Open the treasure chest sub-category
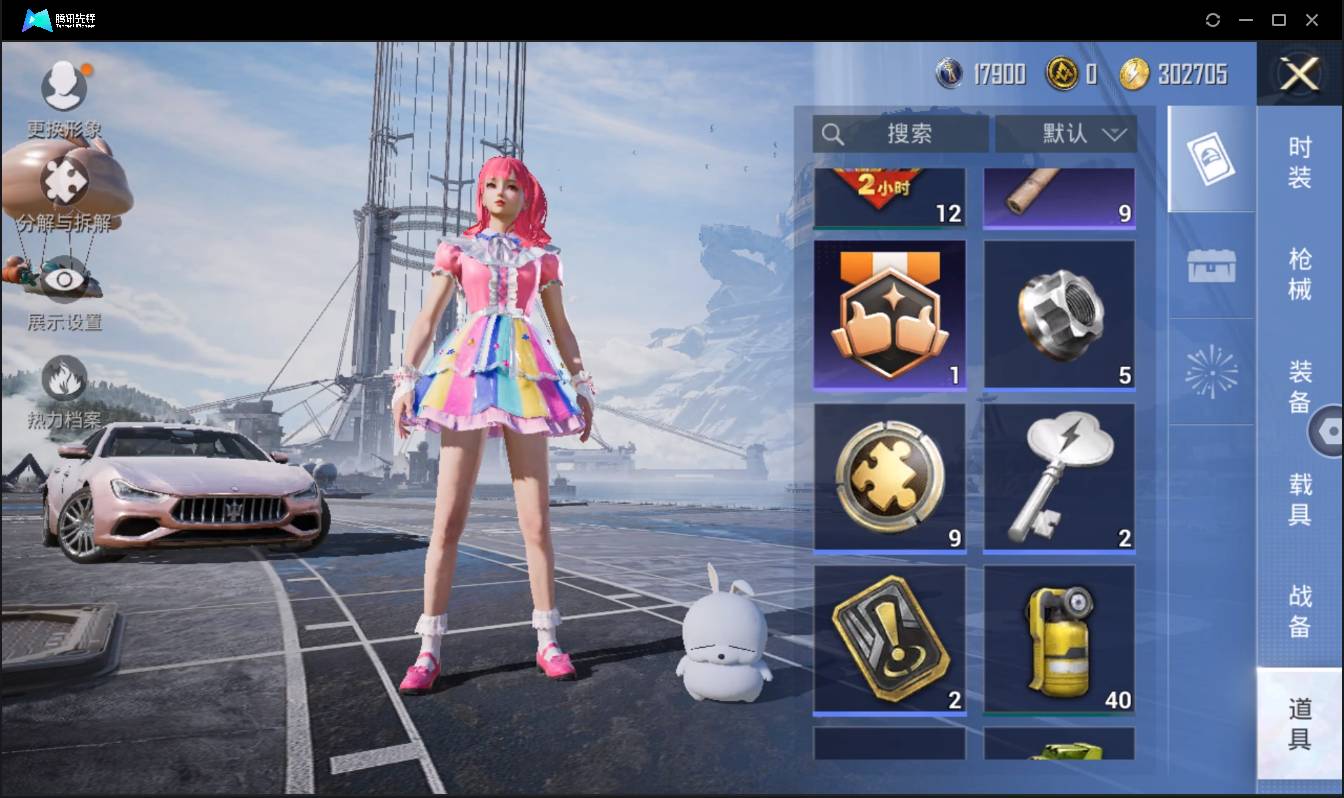The width and height of the screenshot is (1344, 798). point(1211,266)
